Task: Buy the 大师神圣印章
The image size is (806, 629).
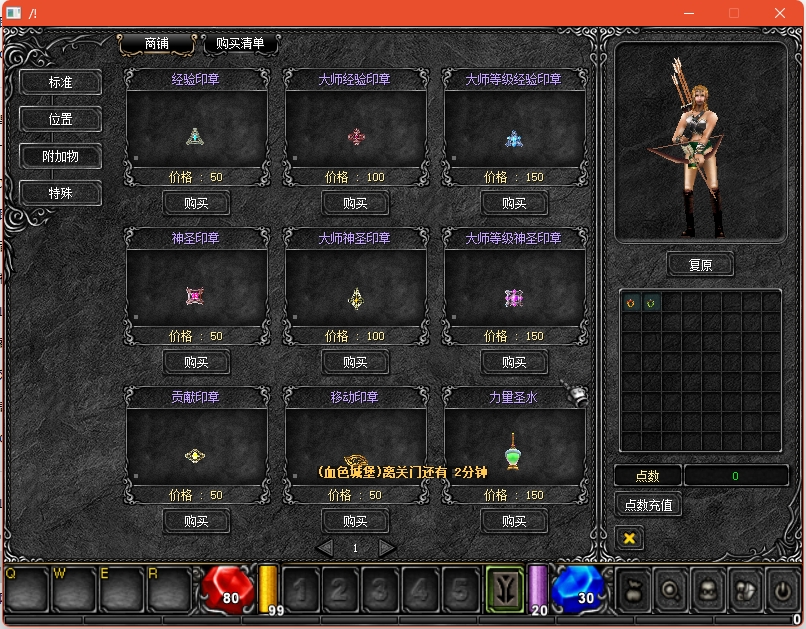Action: click(355, 362)
